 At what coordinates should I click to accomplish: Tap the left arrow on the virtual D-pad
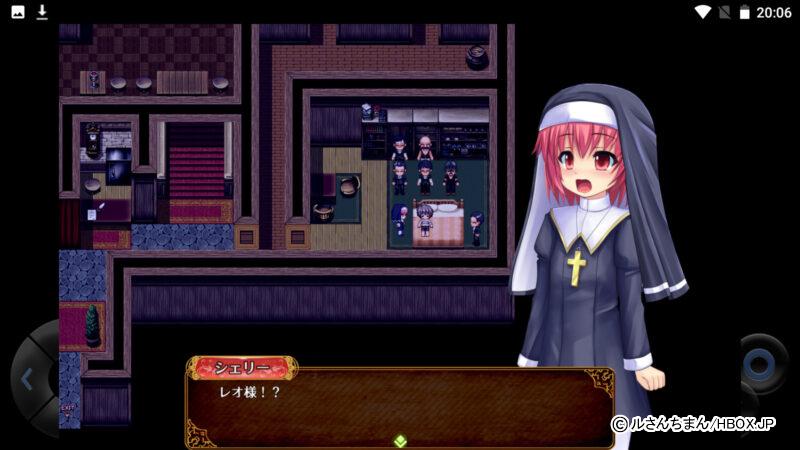tap(27, 379)
